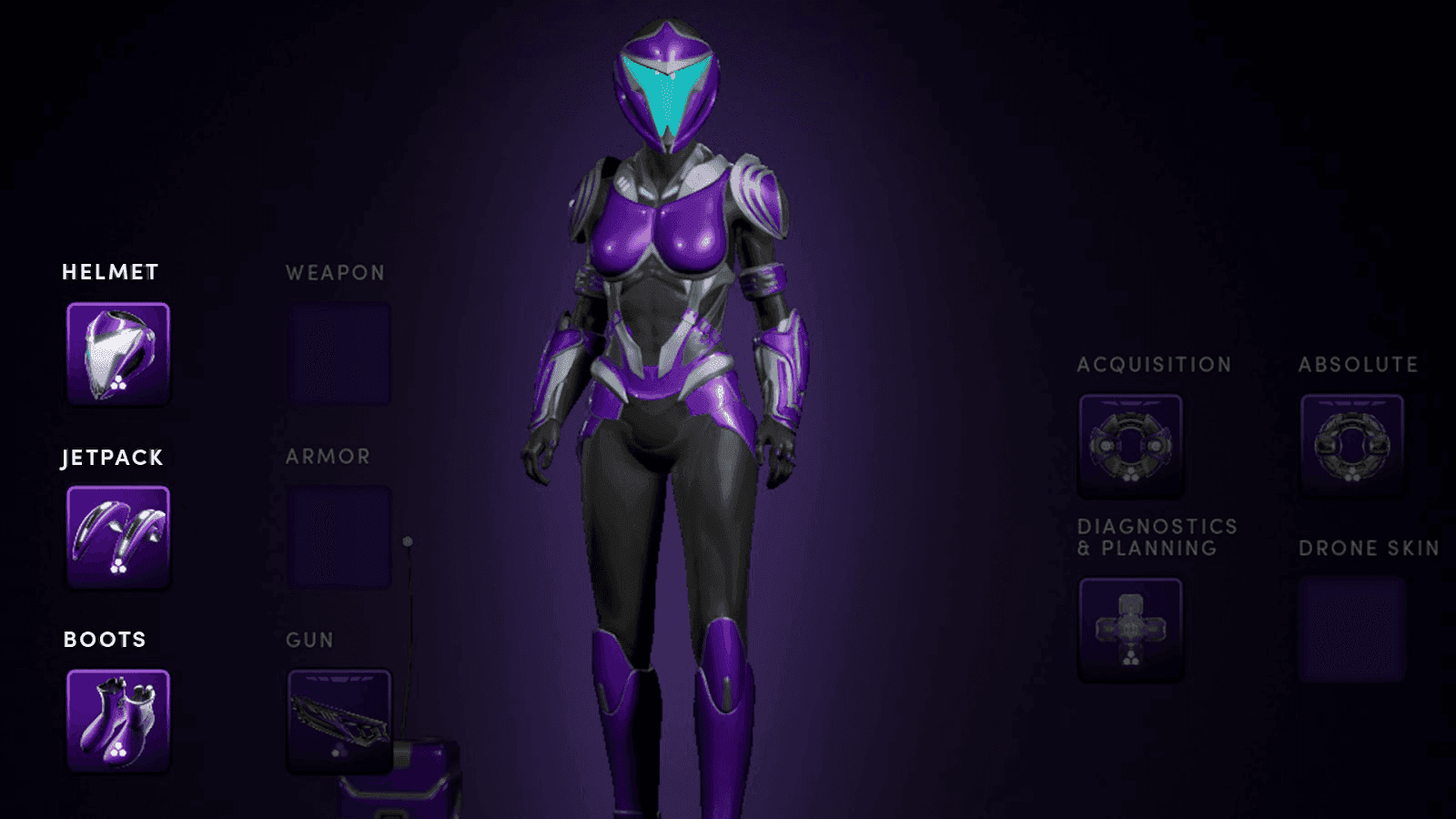Image resolution: width=1456 pixels, height=819 pixels.
Task: Select the Acquisition module slot
Action: pyautogui.click(x=1130, y=446)
